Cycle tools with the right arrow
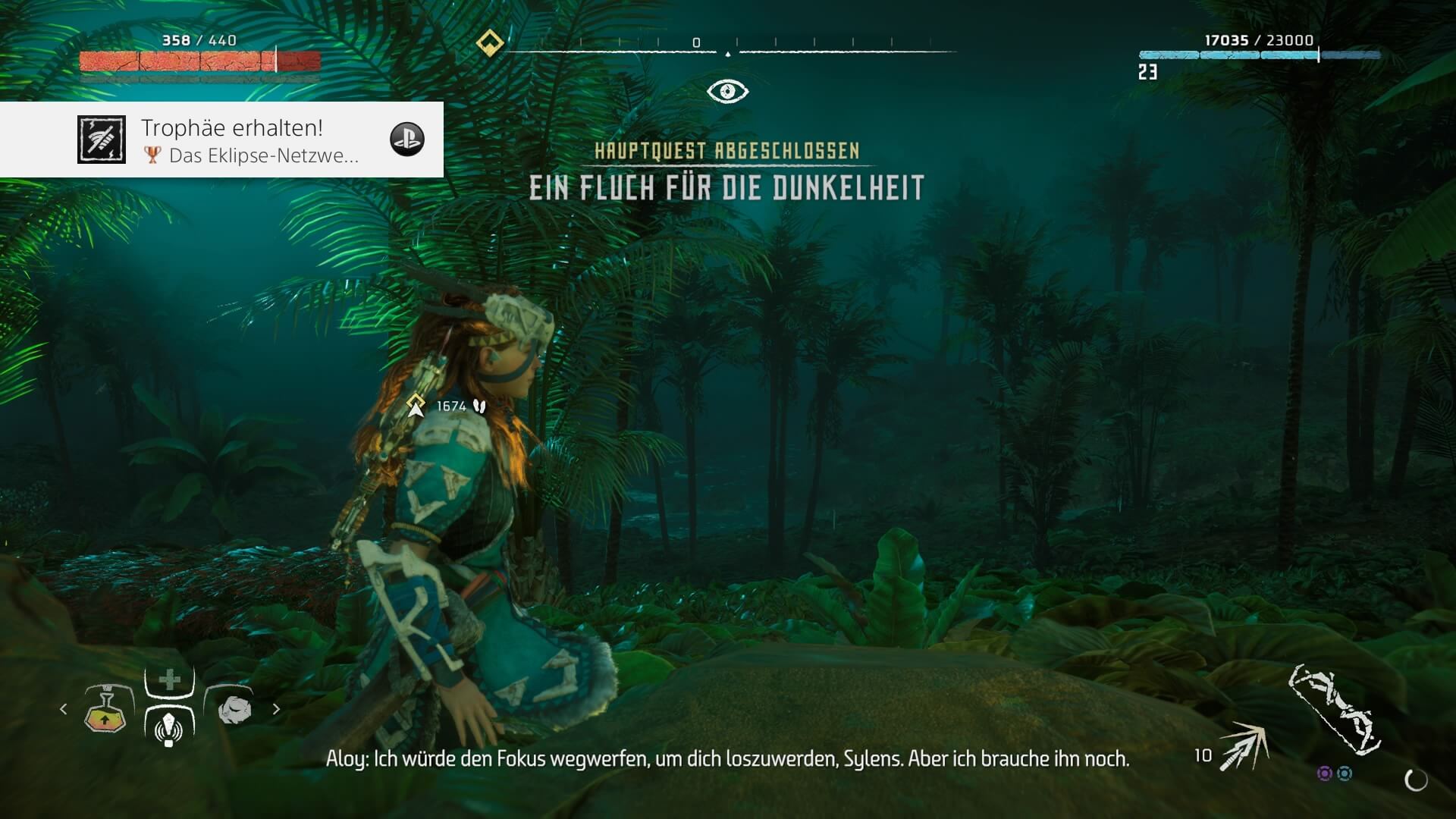The height and width of the screenshot is (819, 1456). (x=276, y=709)
